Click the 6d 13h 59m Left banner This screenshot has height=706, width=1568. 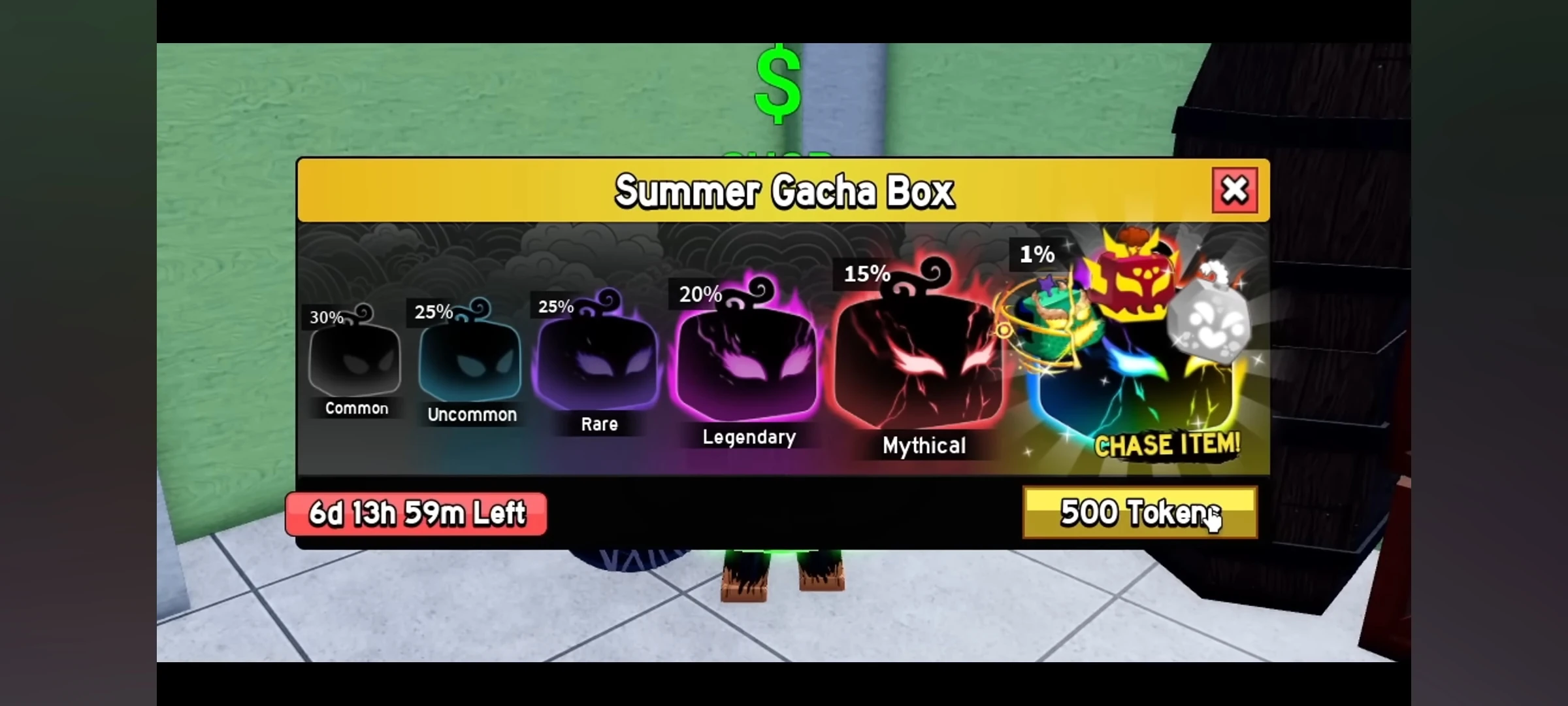click(416, 514)
